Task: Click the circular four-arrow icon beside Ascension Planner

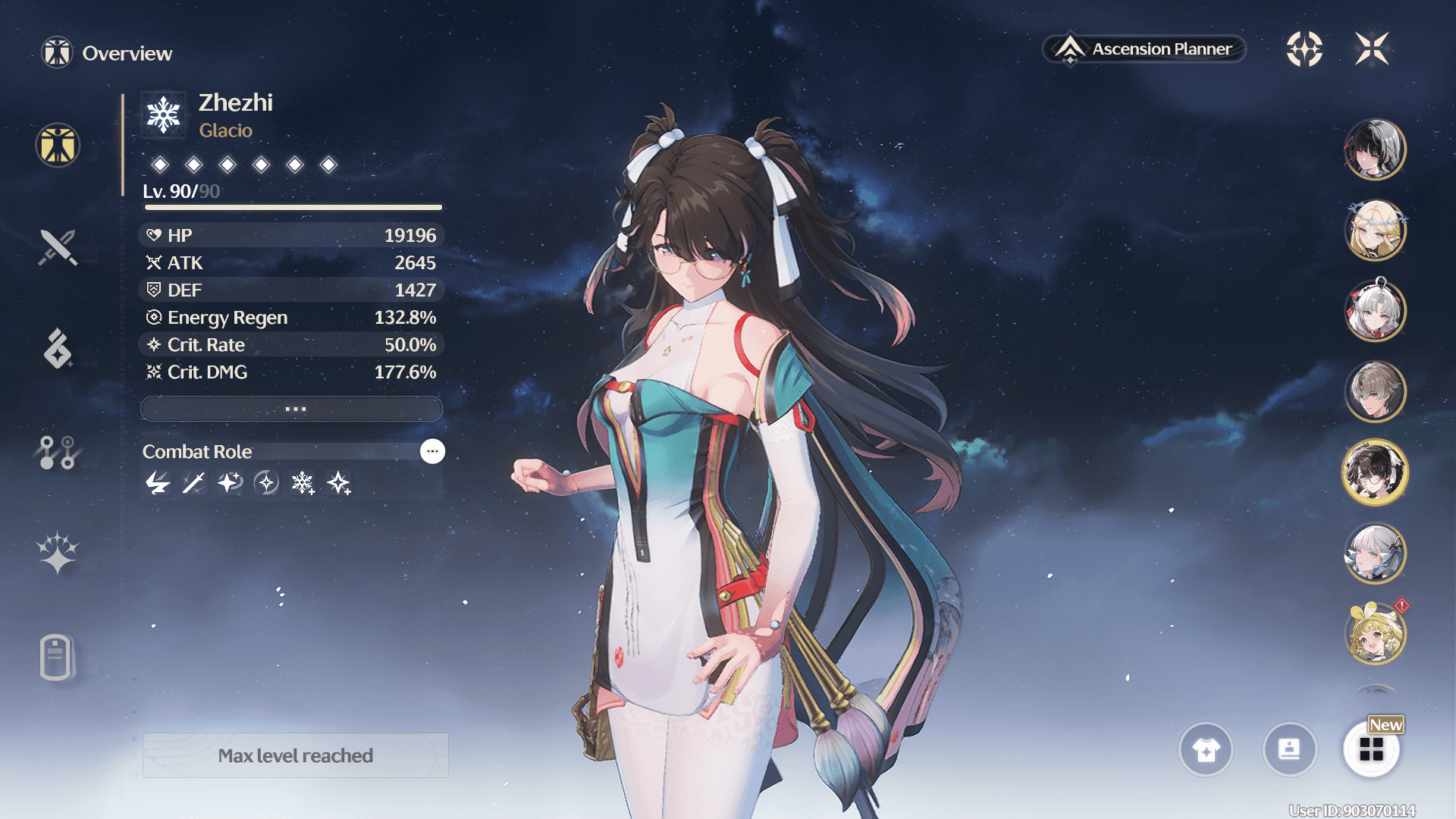Action: click(1304, 49)
